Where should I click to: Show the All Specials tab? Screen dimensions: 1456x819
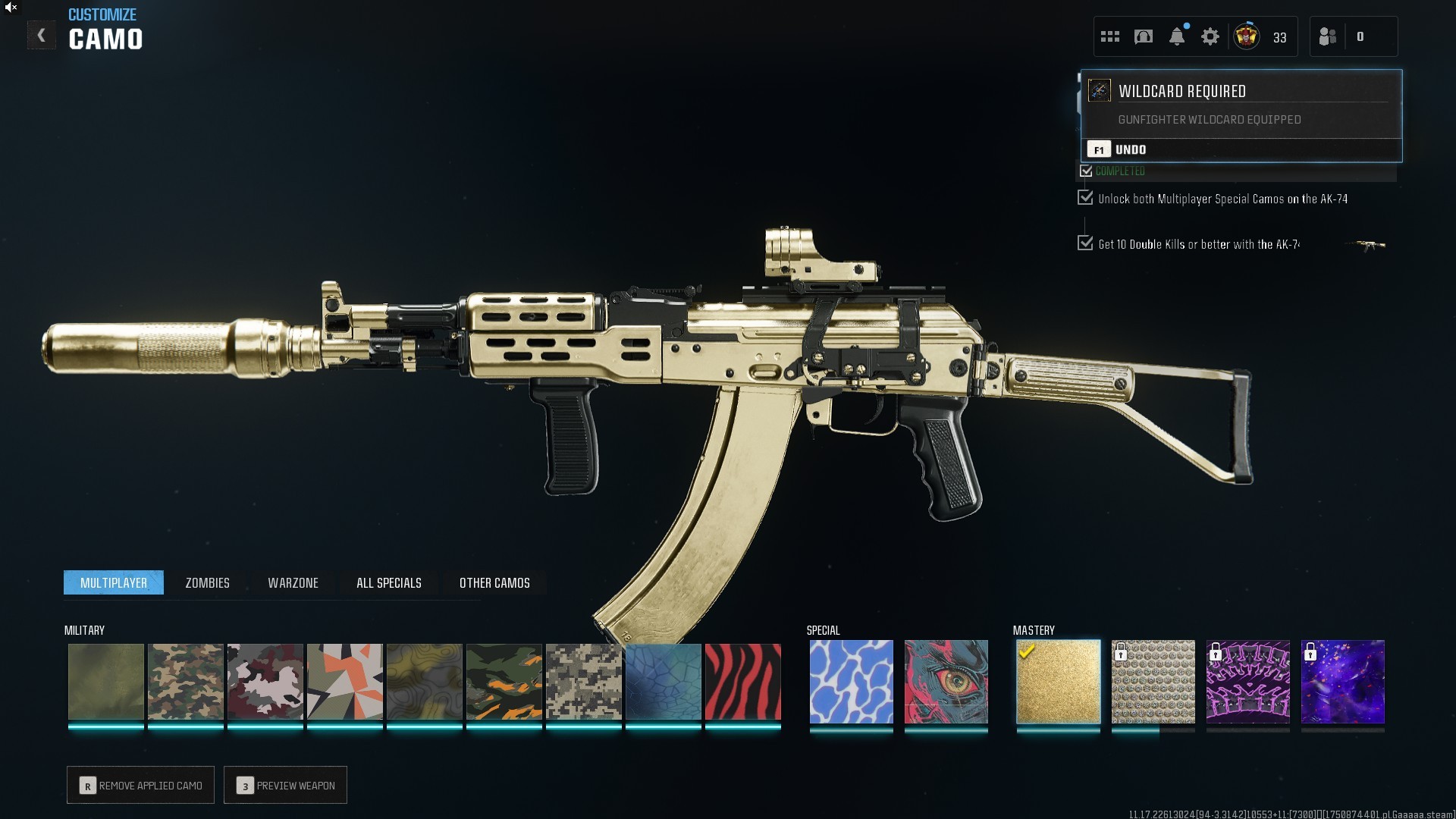[x=388, y=582]
